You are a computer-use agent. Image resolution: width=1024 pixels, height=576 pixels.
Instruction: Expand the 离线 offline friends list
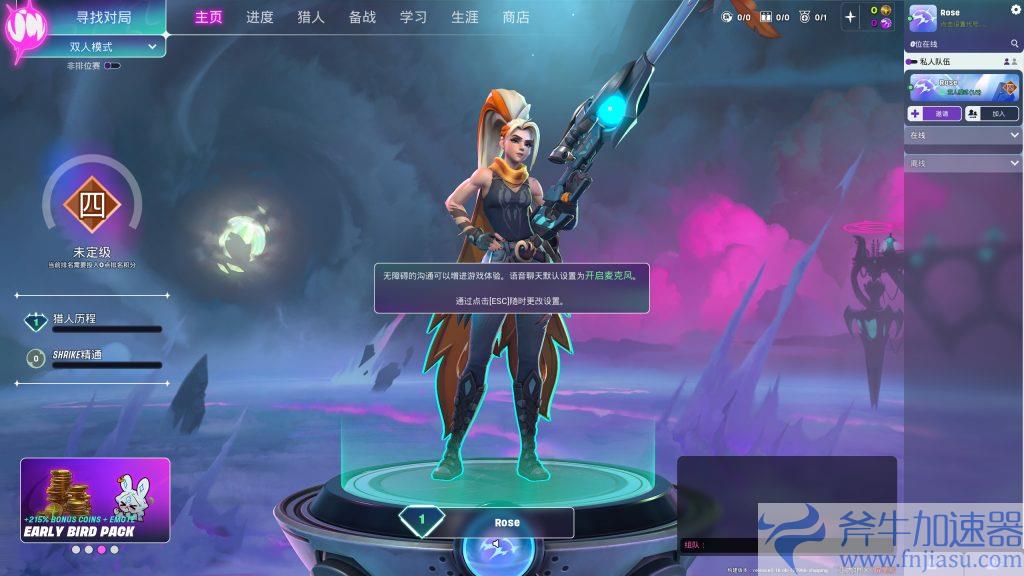point(963,163)
